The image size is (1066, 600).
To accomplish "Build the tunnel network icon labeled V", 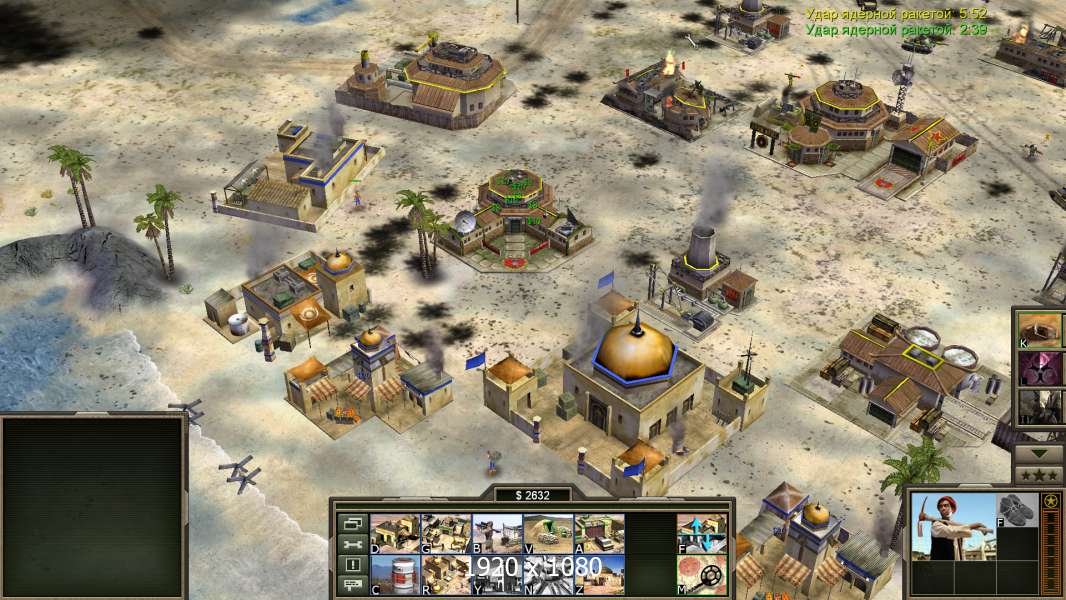I will pyautogui.click(x=548, y=534).
